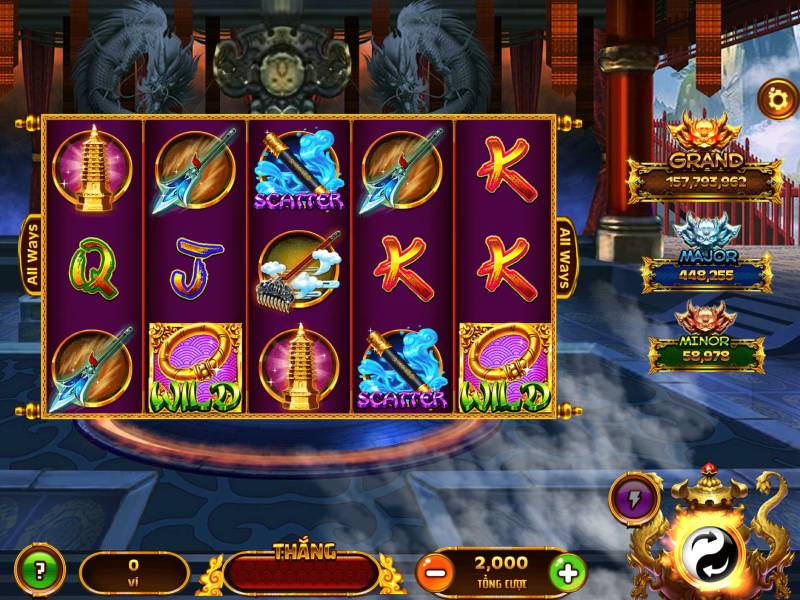View the MINOR jackpot panel
The width and height of the screenshot is (800, 600).
click(x=705, y=350)
